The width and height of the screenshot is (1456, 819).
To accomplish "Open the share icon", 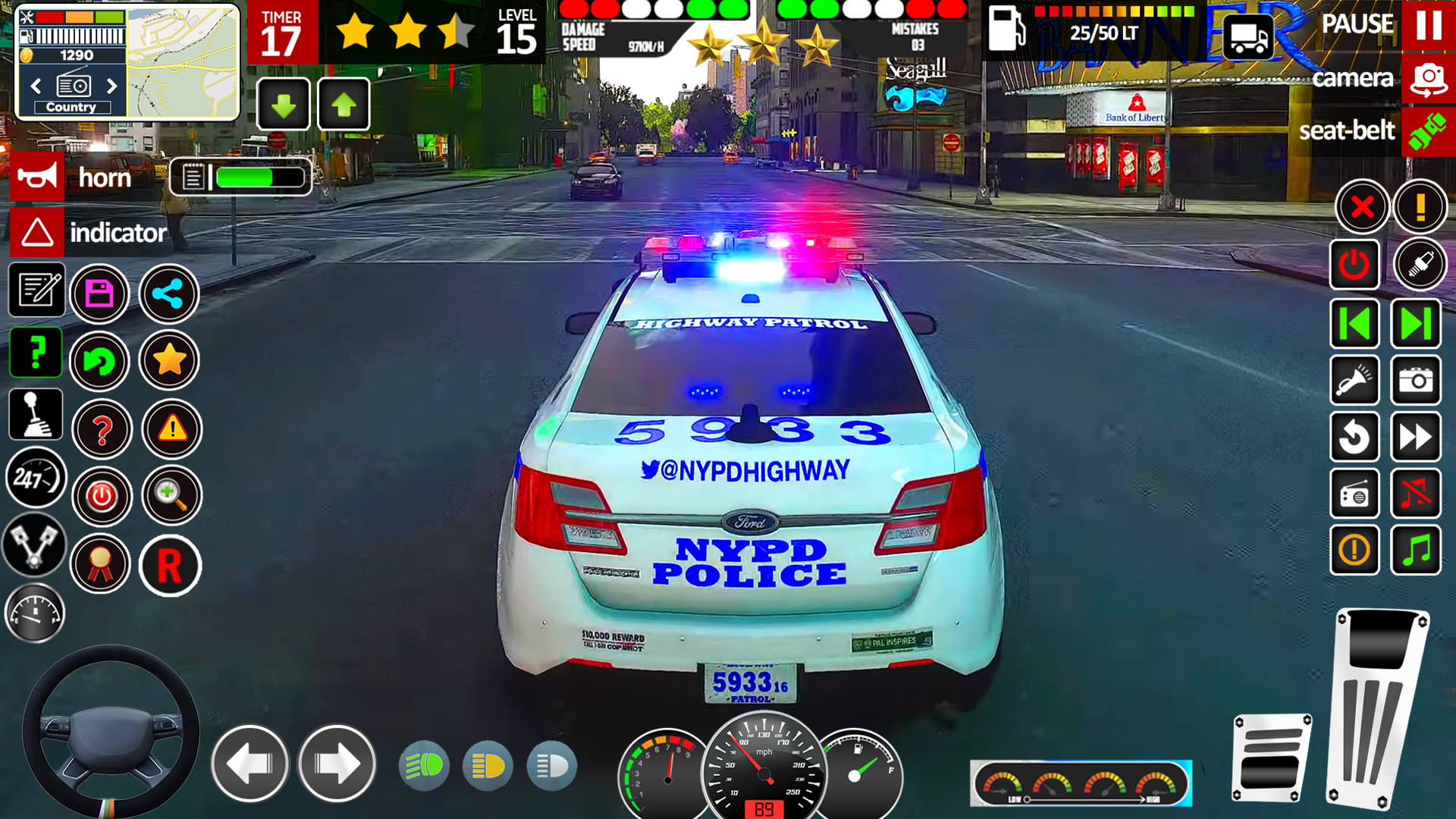I will [169, 294].
